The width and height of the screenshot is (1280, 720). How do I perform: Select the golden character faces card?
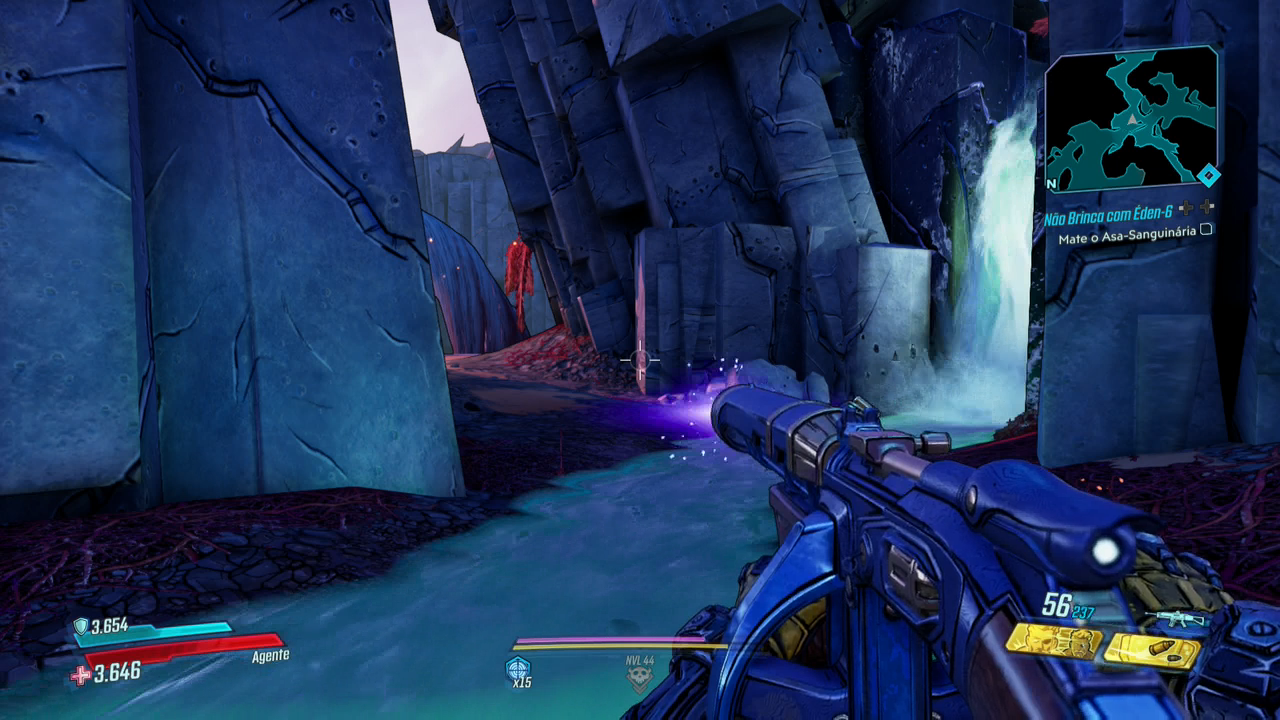tap(1053, 640)
